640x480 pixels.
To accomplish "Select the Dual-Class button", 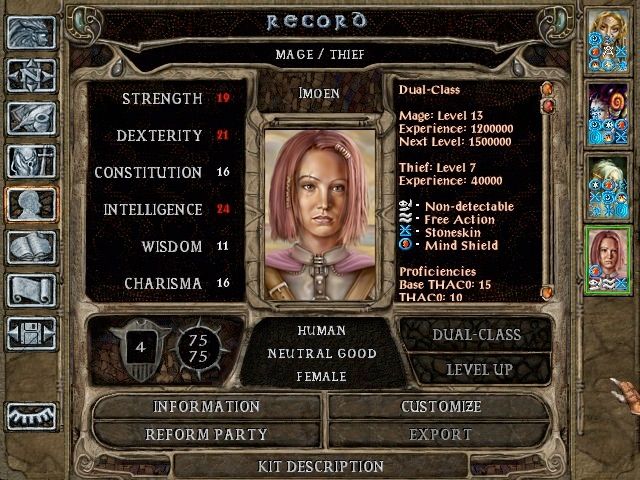I will pyautogui.click(x=476, y=335).
